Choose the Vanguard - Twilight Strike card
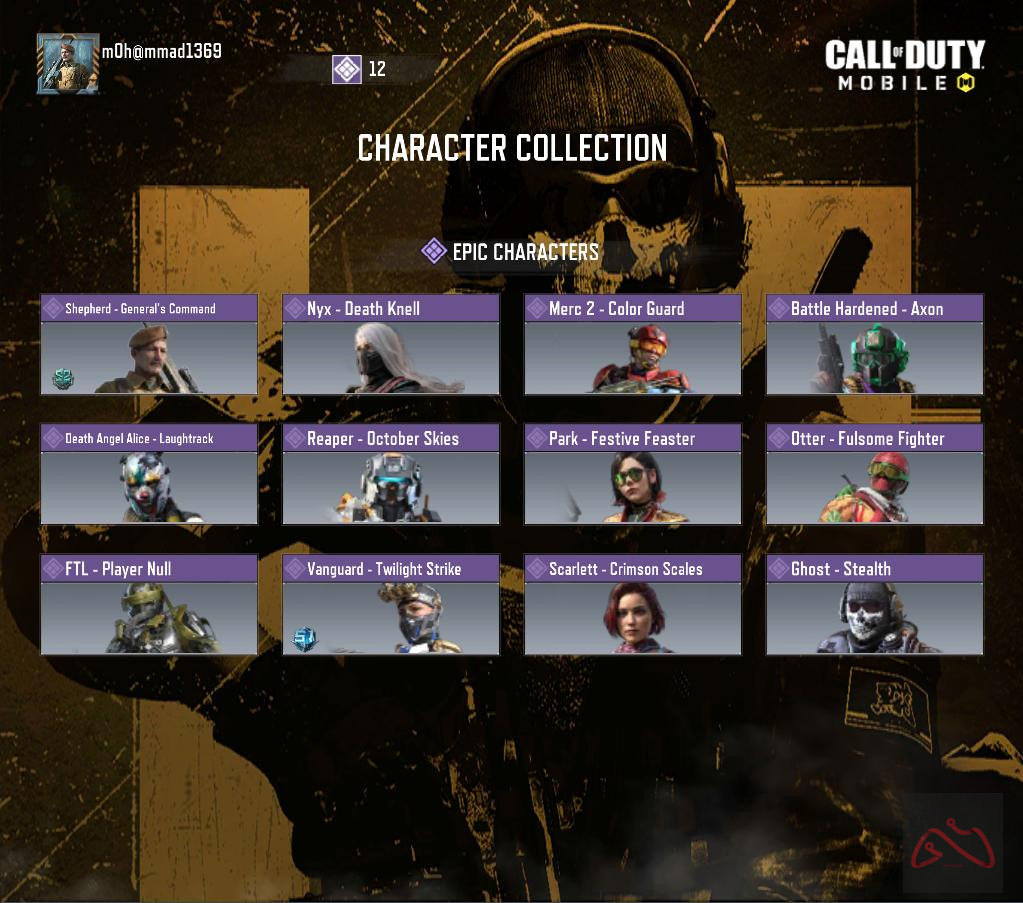Screen dimensions: 1023x903 (x=391, y=605)
